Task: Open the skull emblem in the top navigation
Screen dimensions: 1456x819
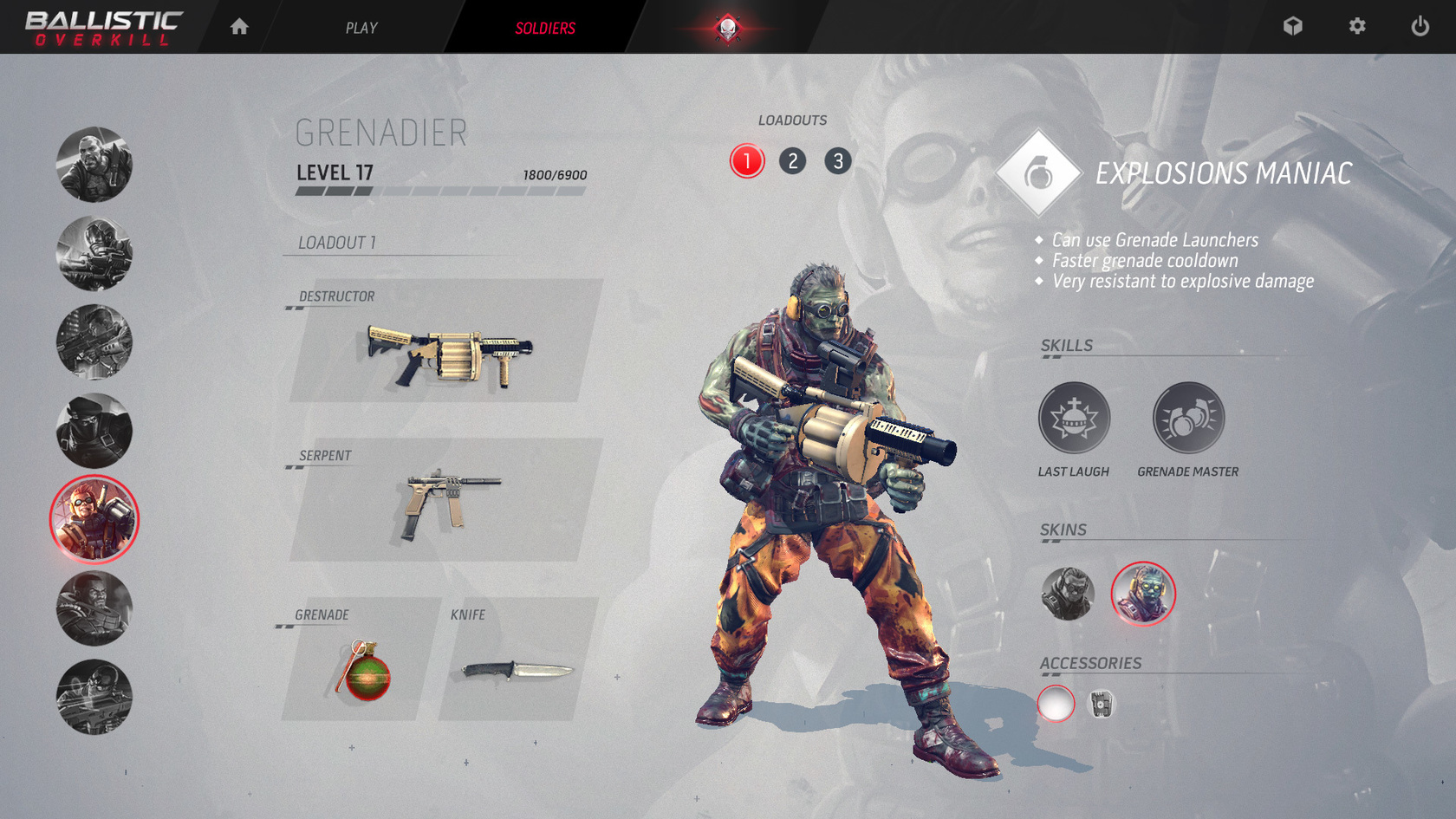Action: (726, 26)
